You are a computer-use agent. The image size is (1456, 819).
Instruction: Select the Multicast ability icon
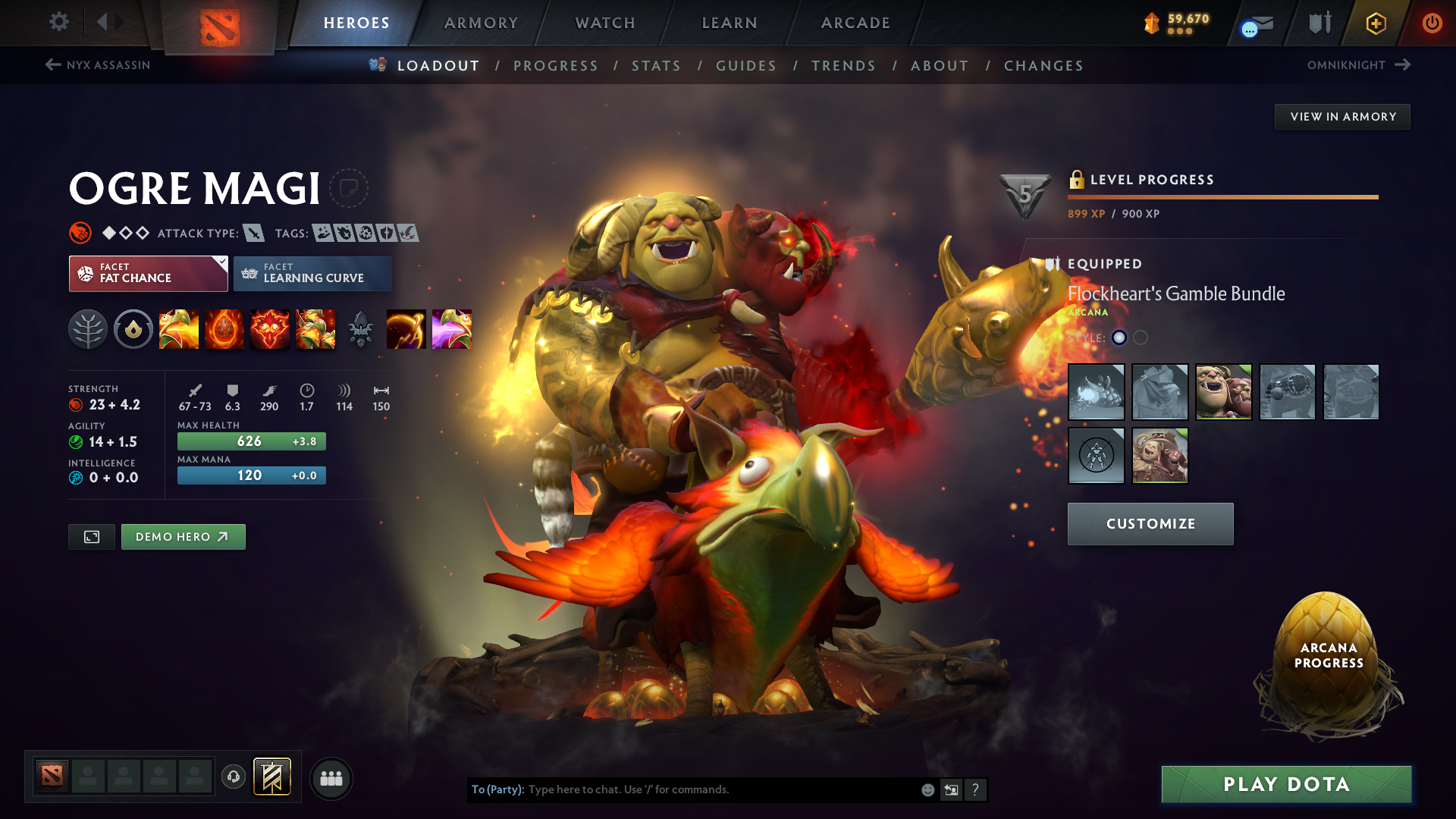[315, 329]
